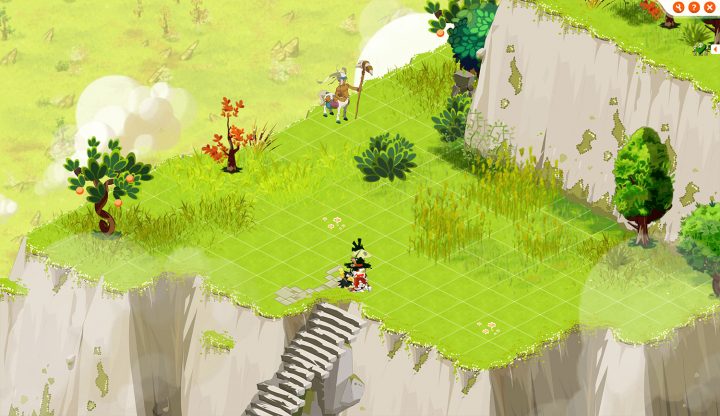
Task: Open help with the question mark button
Action: click(694, 7)
